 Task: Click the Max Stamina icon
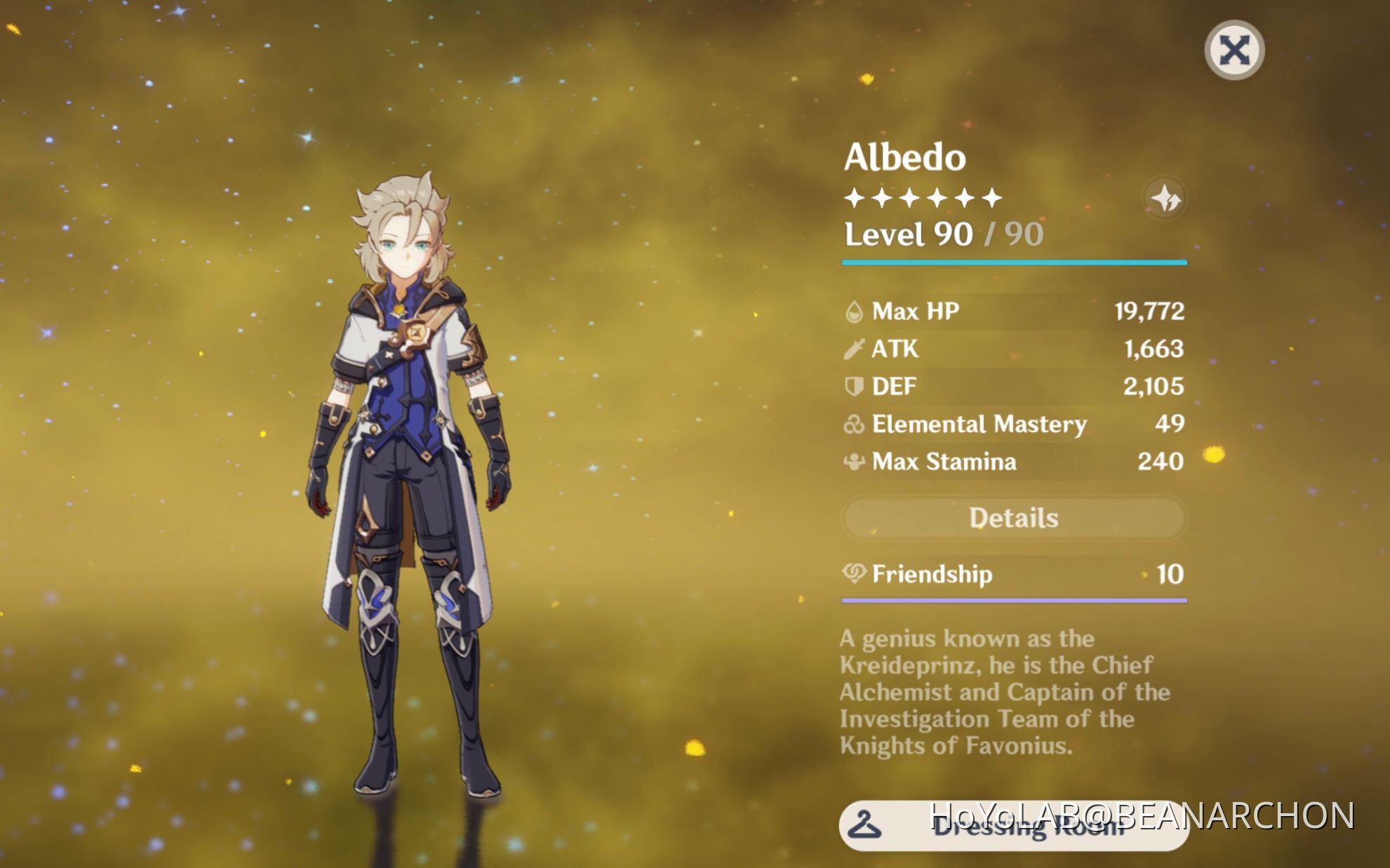coord(853,462)
